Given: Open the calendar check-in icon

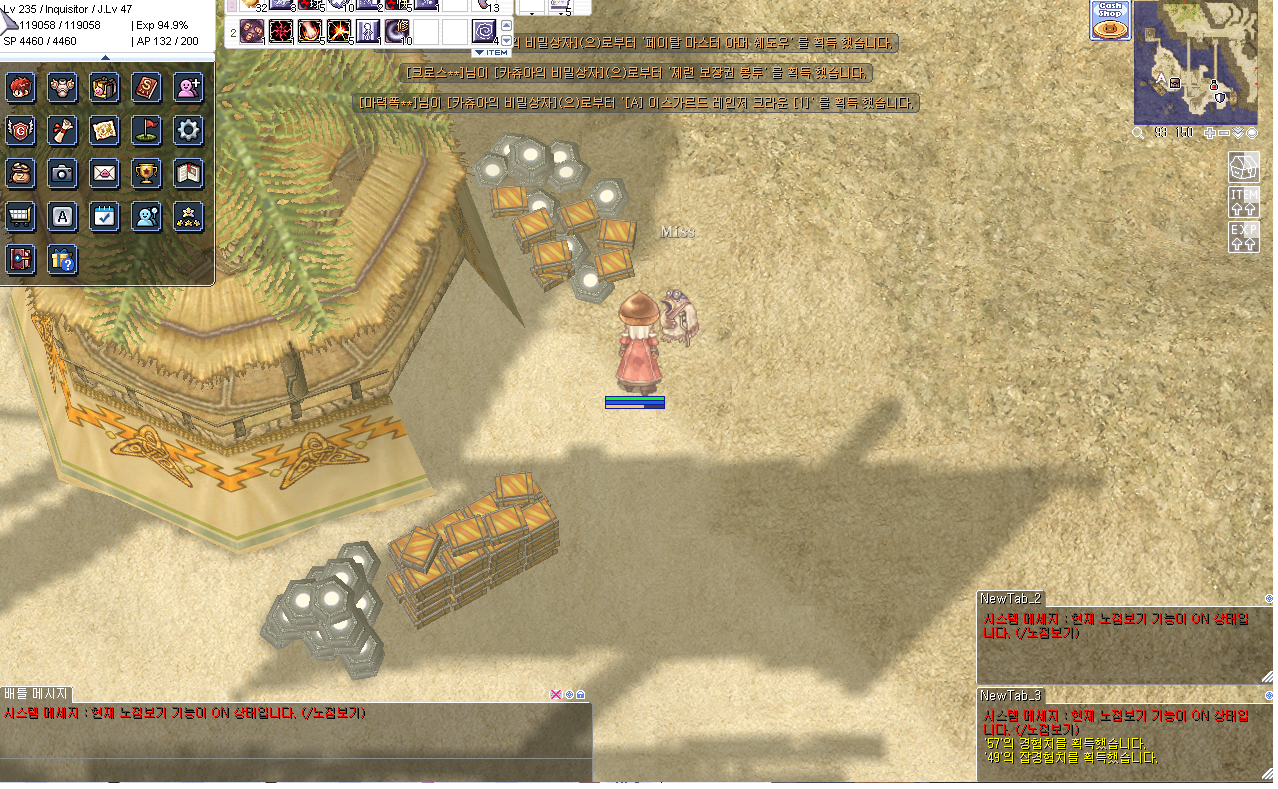Looking at the screenshot, I should [104, 216].
